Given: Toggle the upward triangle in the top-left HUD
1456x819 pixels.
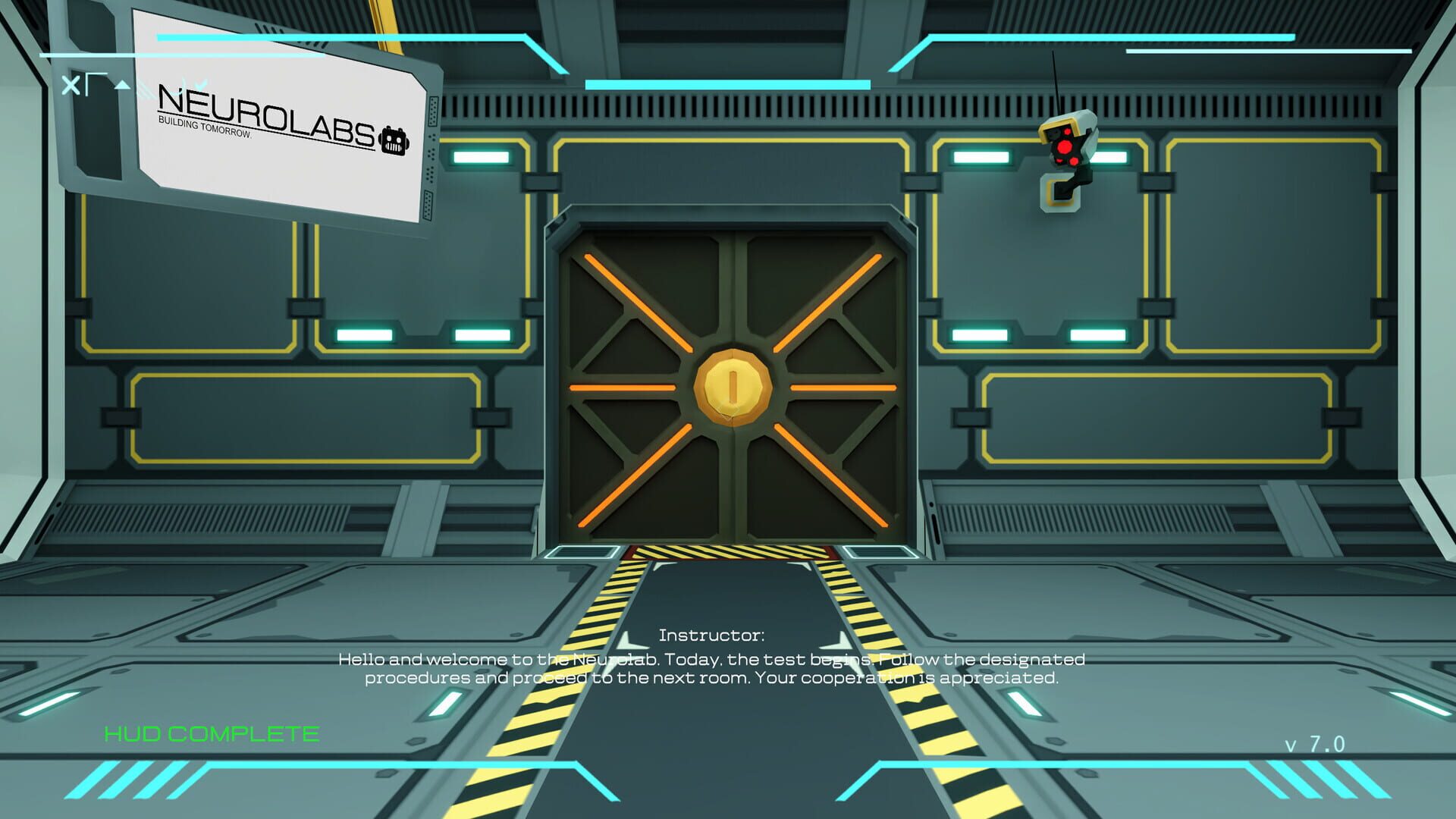Looking at the screenshot, I should pos(123,85).
